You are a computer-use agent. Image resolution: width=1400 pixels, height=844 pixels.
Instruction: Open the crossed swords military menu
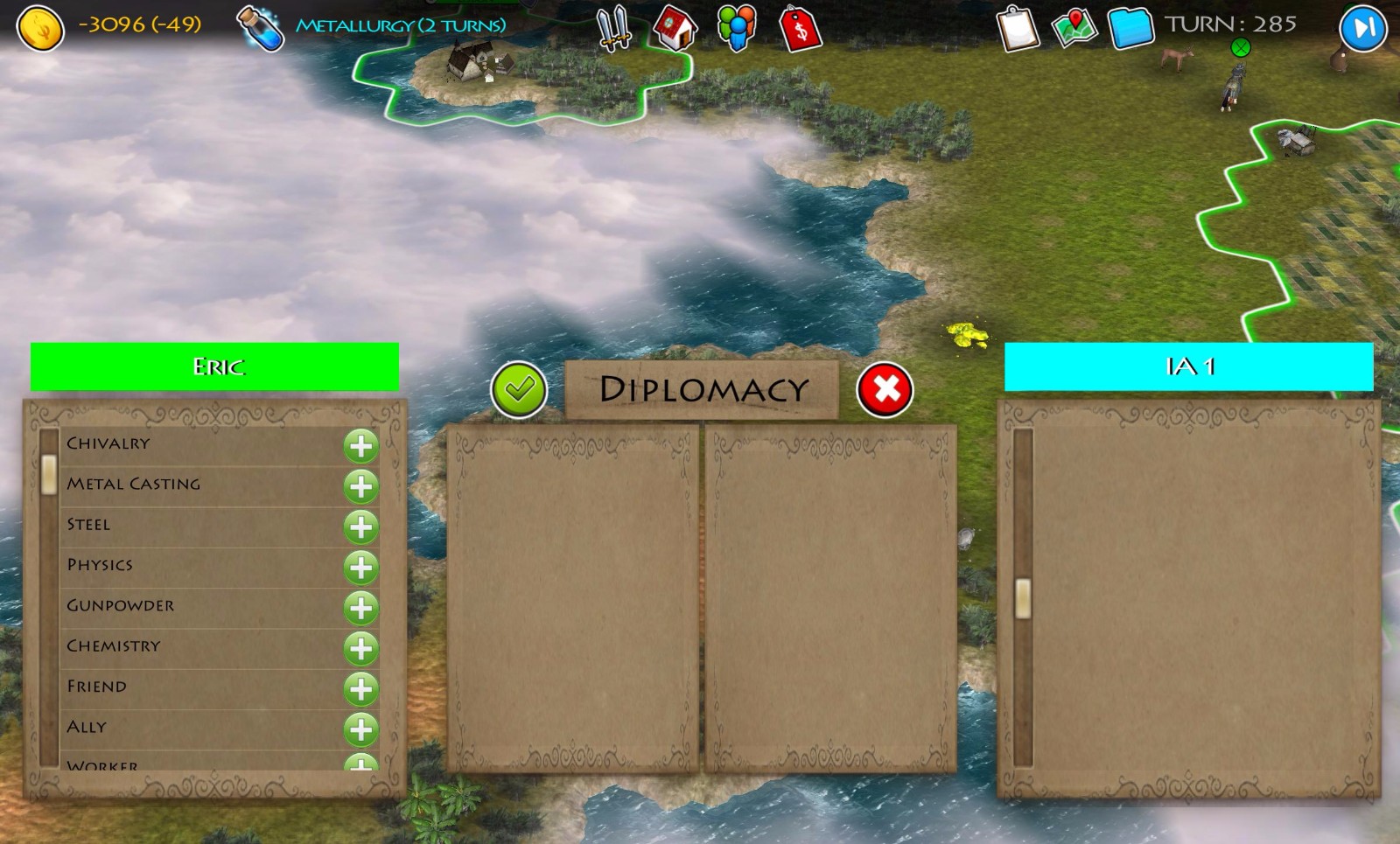613,28
